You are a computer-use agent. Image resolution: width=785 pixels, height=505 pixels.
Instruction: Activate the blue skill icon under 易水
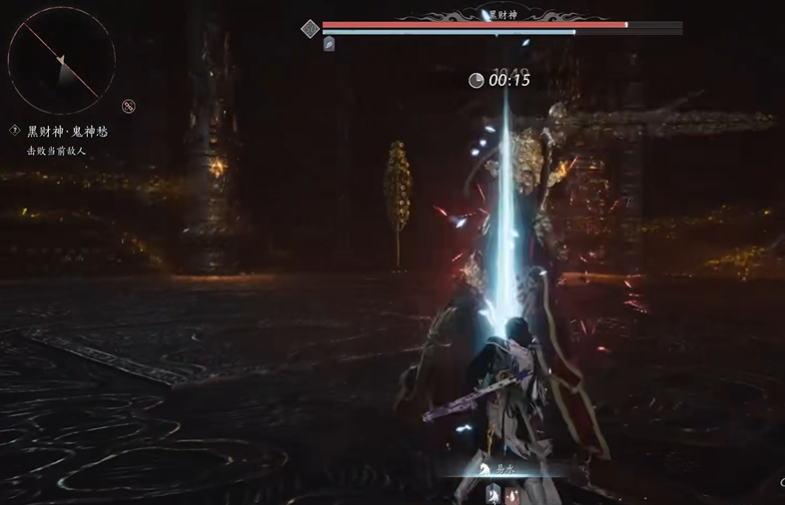(x=493, y=493)
